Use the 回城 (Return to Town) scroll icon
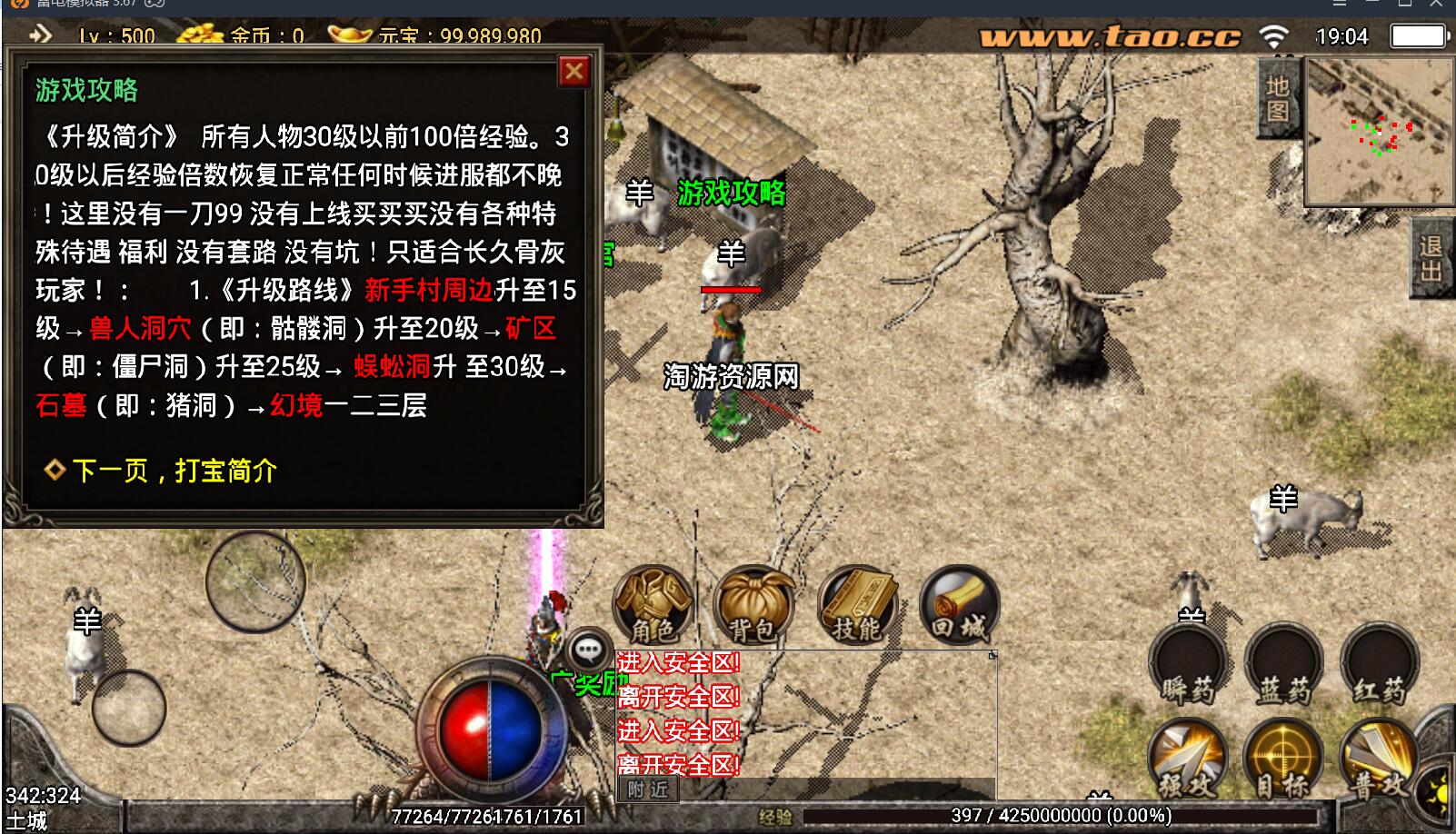Image resolution: width=1456 pixels, height=834 pixels. coord(959,602)
